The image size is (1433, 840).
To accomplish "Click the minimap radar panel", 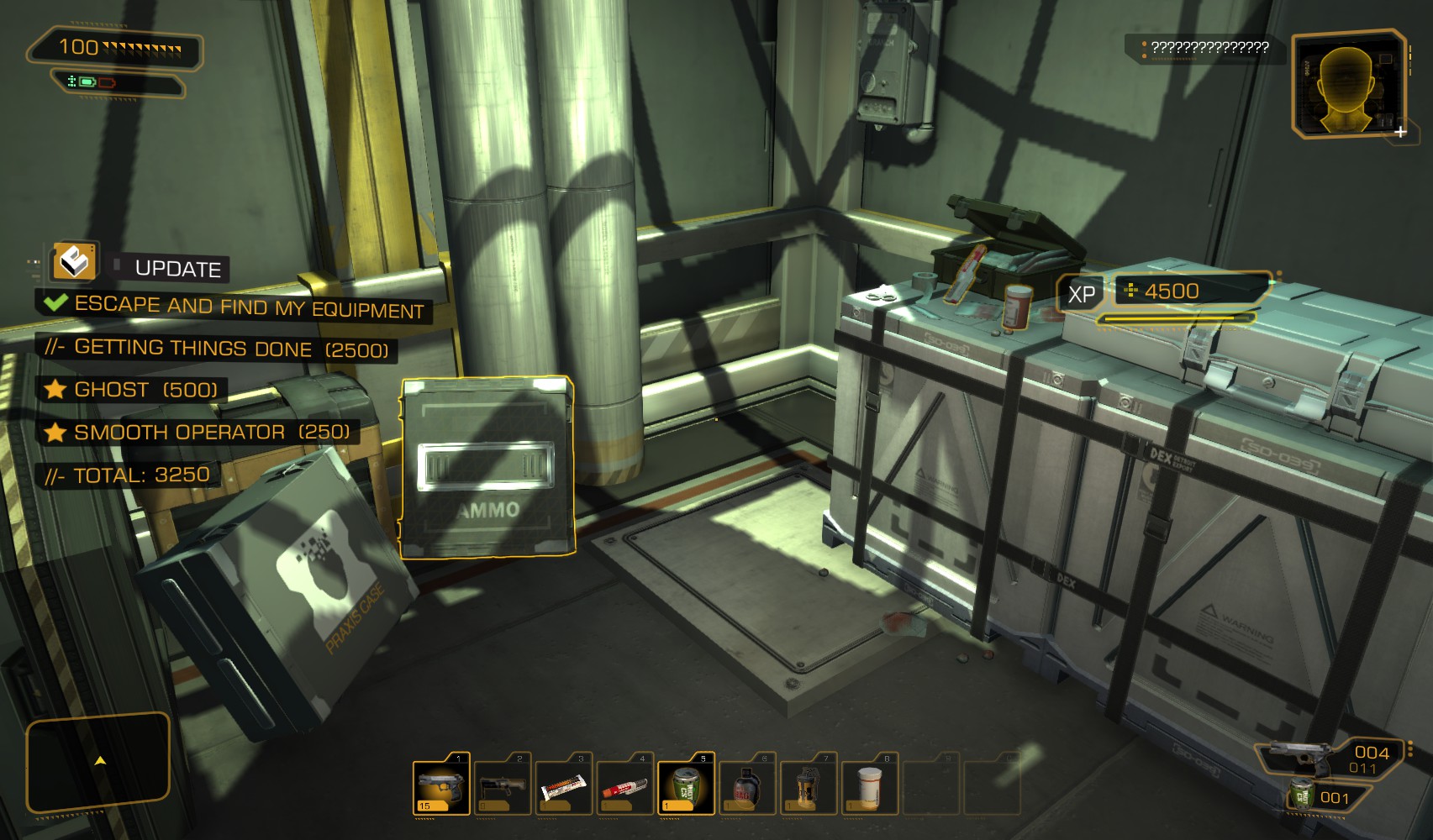I will (x=98, y=762).
